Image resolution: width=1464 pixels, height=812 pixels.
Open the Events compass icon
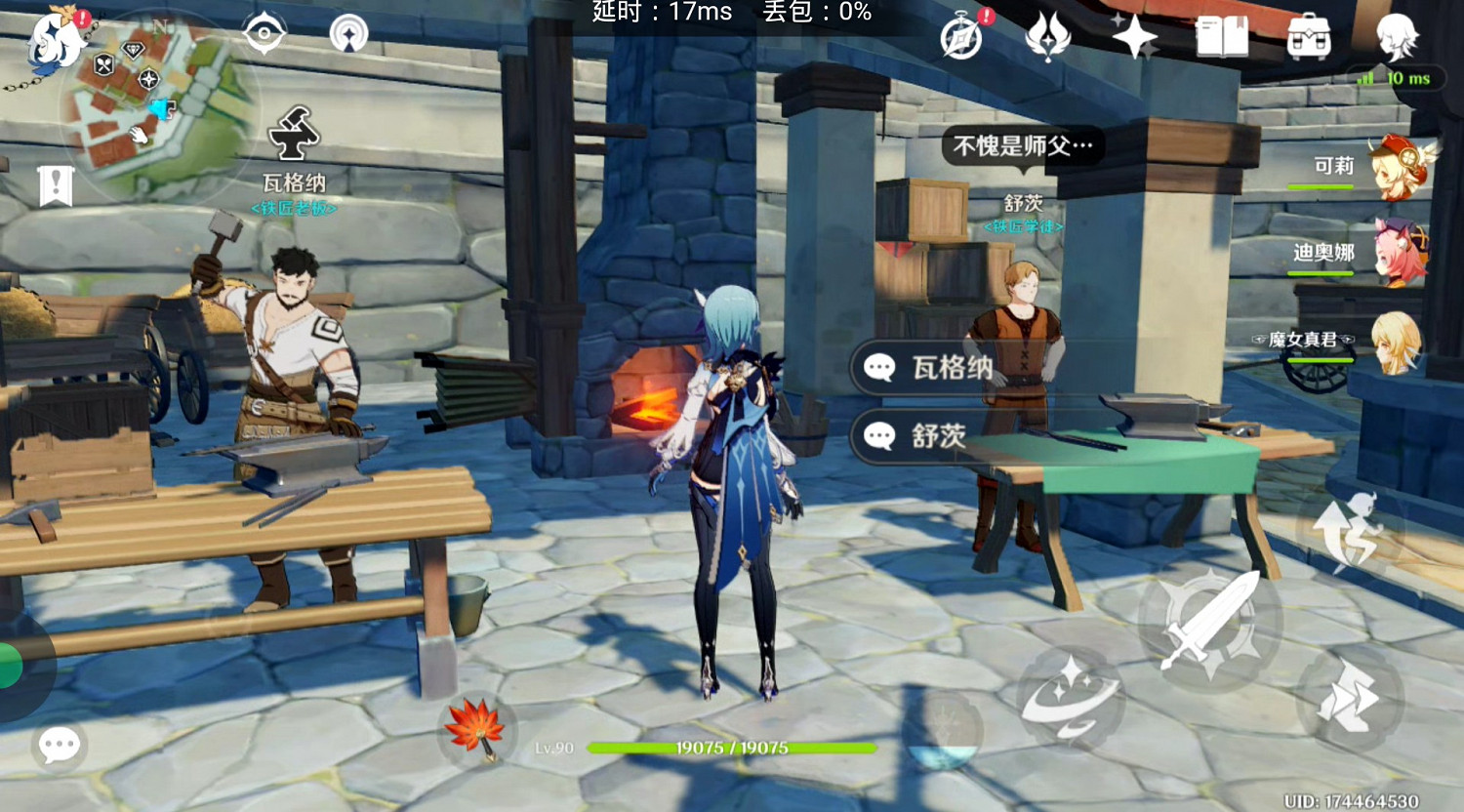pyautogui.click(x=959, y=39)
